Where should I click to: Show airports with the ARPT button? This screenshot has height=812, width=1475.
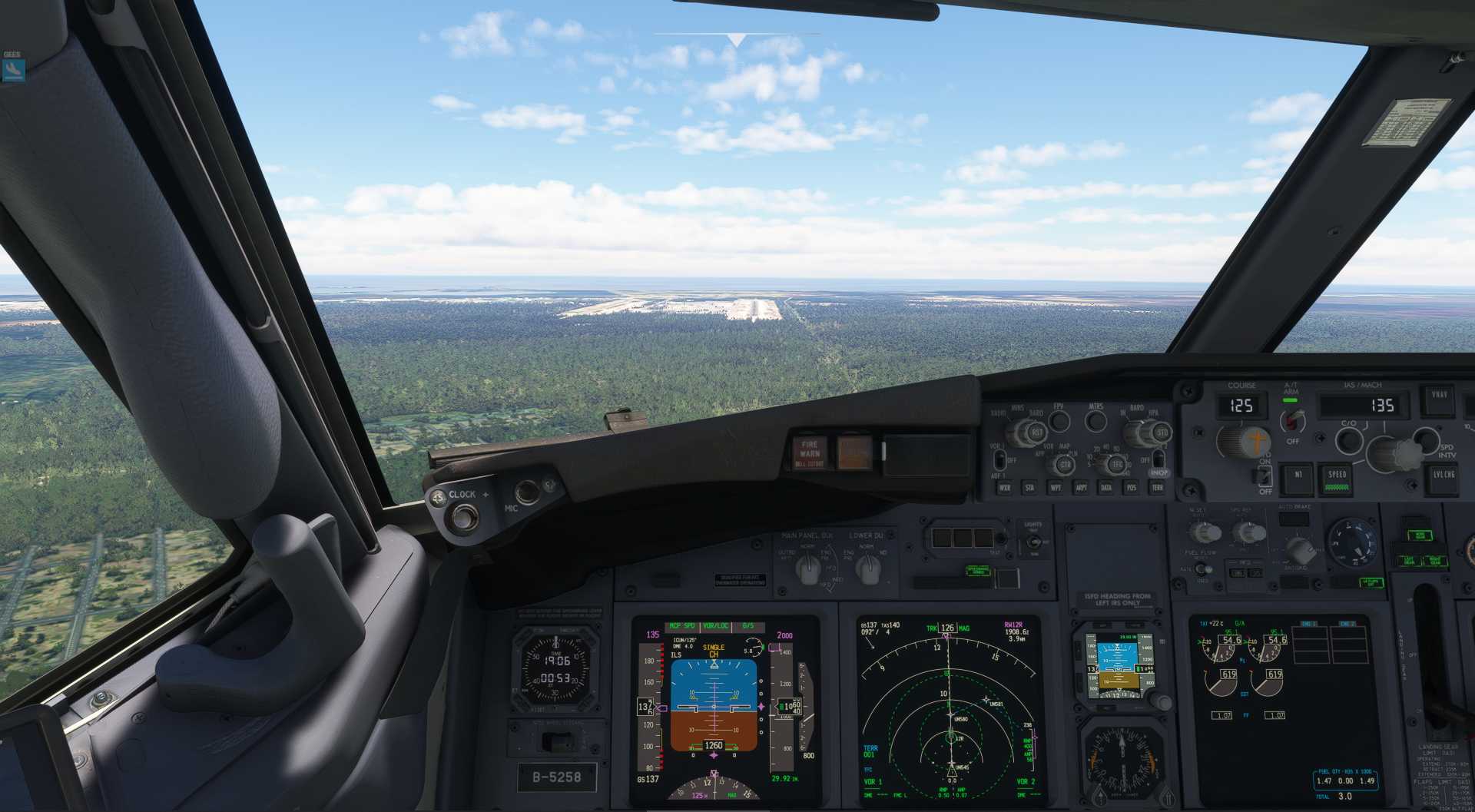pyautogui.click(x=1081, y=488)
